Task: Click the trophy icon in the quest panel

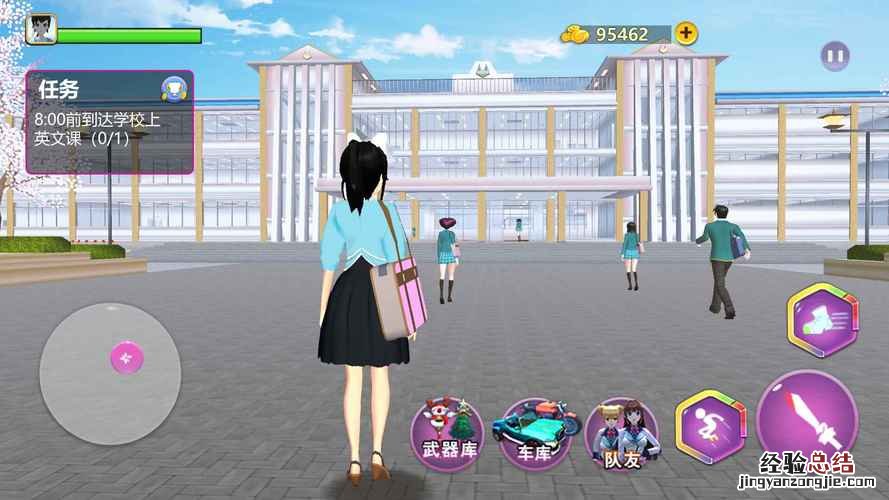Action: (x=171, y=89)
